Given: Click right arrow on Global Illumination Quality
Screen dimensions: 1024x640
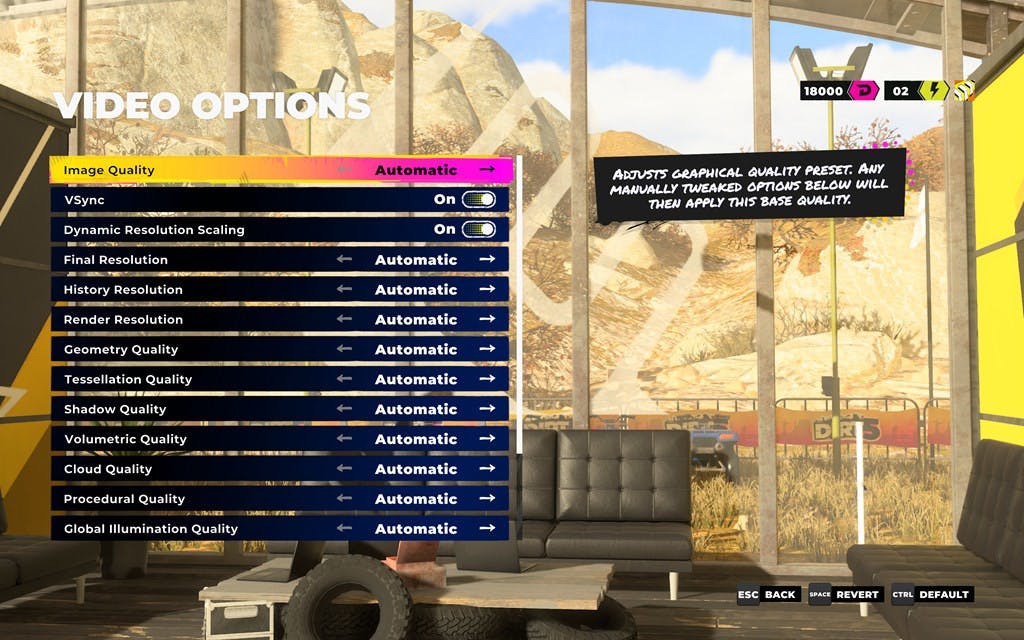Looking at the screenshot, I should [487, 529].
